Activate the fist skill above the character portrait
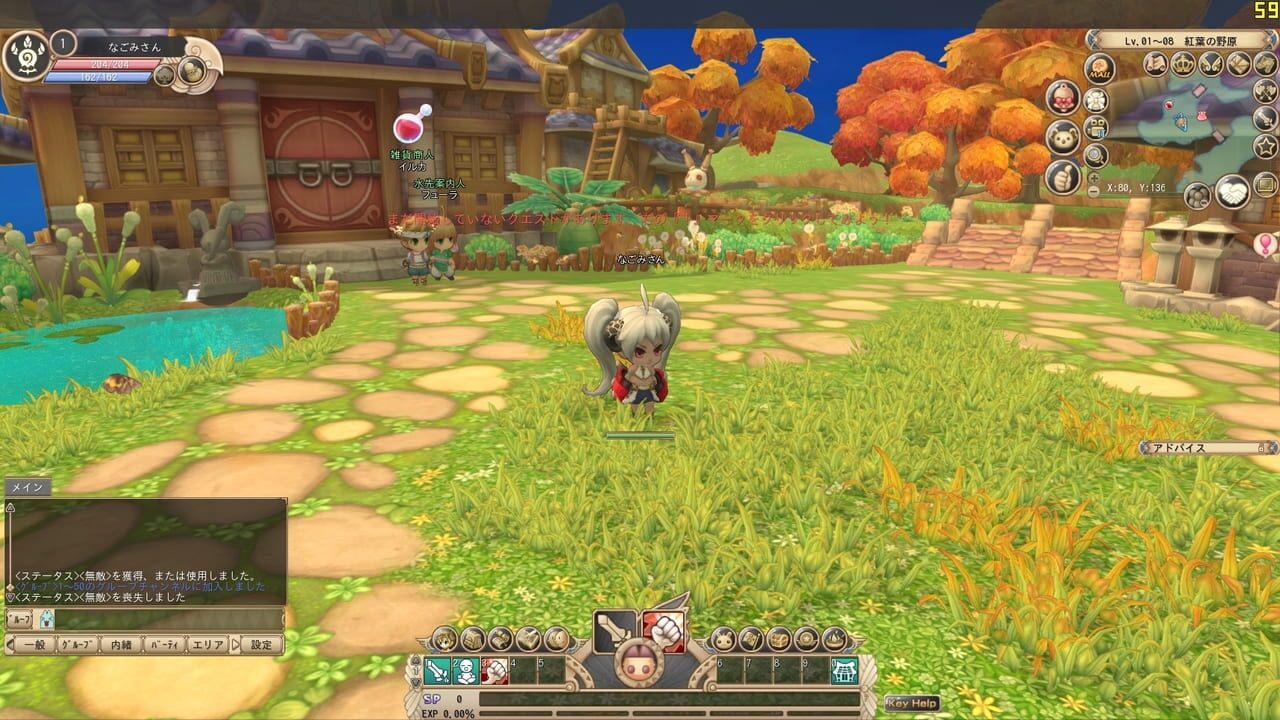The height and width of the screenshot is (720, 1280). (663, 630)
